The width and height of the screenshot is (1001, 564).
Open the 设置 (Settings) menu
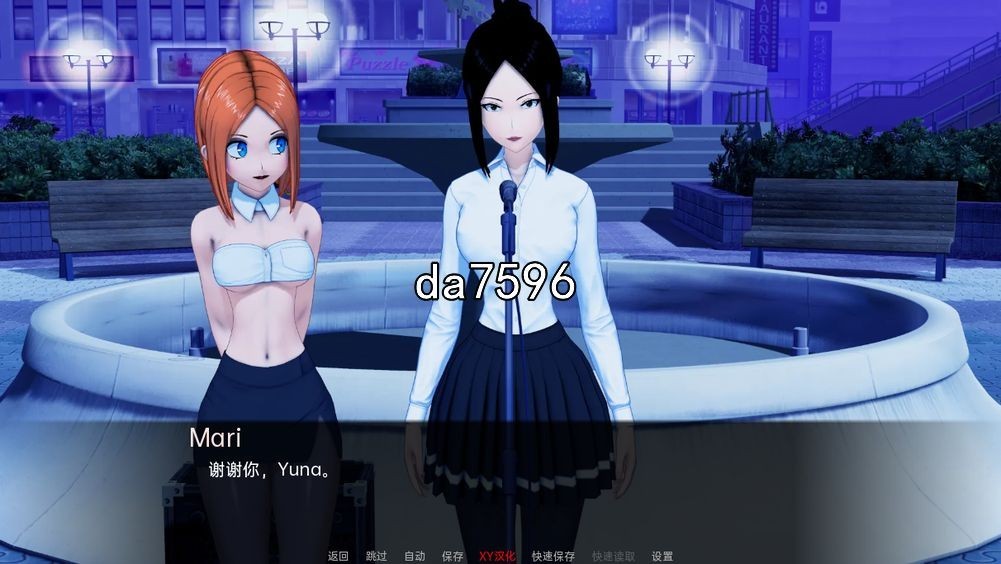pos(662,556)
